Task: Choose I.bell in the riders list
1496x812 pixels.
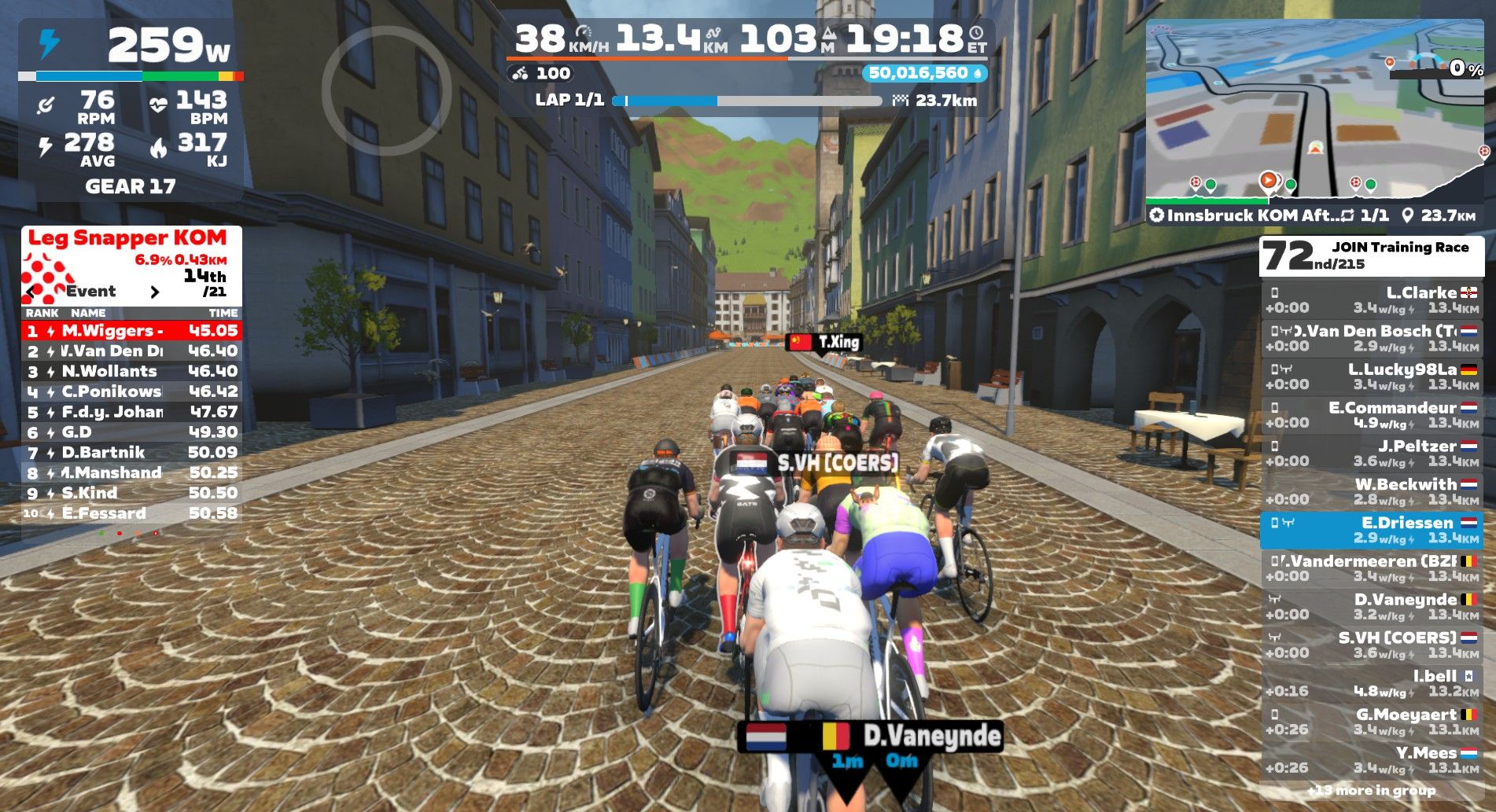Action: click(x=1372, y=683)
